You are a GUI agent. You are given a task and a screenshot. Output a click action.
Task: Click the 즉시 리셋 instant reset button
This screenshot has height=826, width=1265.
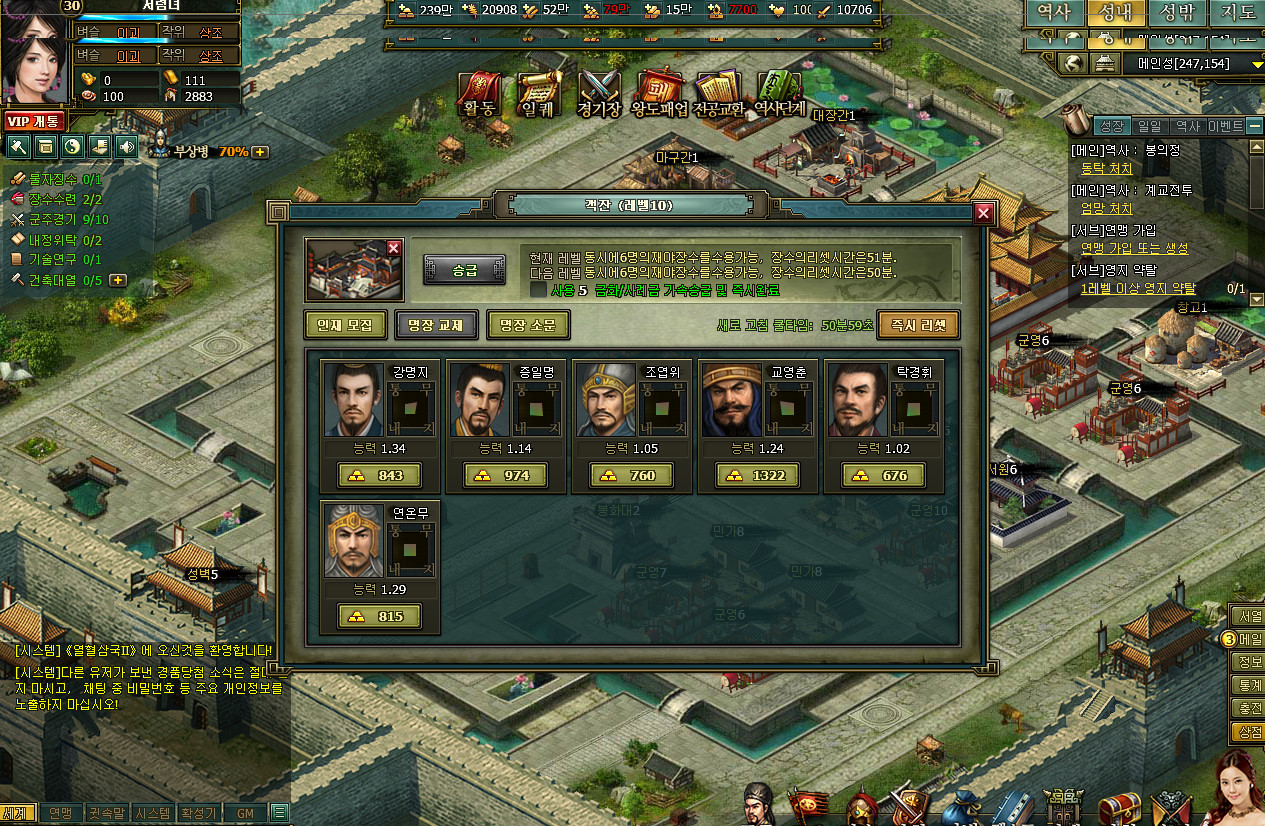[918, 325]
